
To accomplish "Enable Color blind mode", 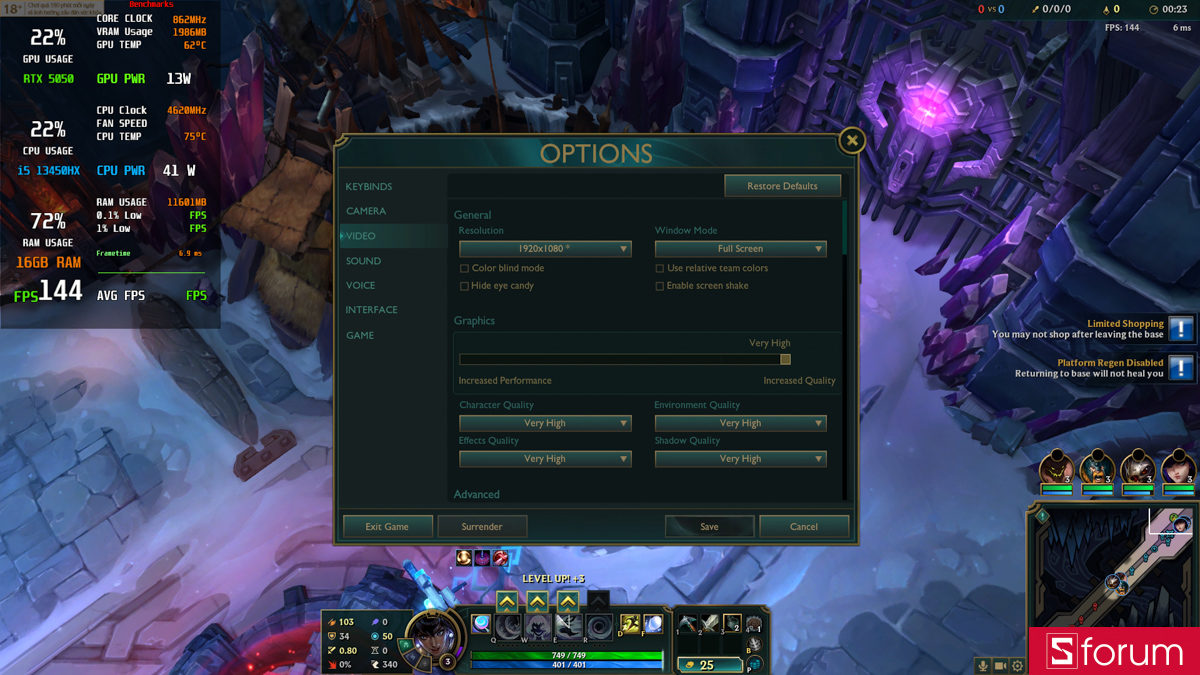I will tap(464, 269).
